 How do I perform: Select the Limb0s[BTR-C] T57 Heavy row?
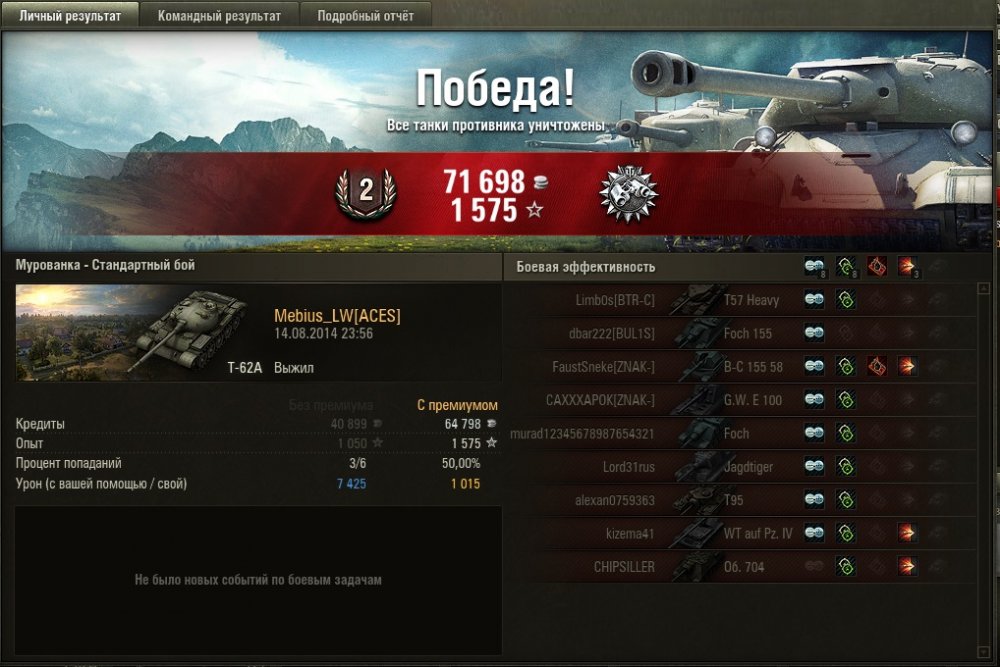(738, 300)
